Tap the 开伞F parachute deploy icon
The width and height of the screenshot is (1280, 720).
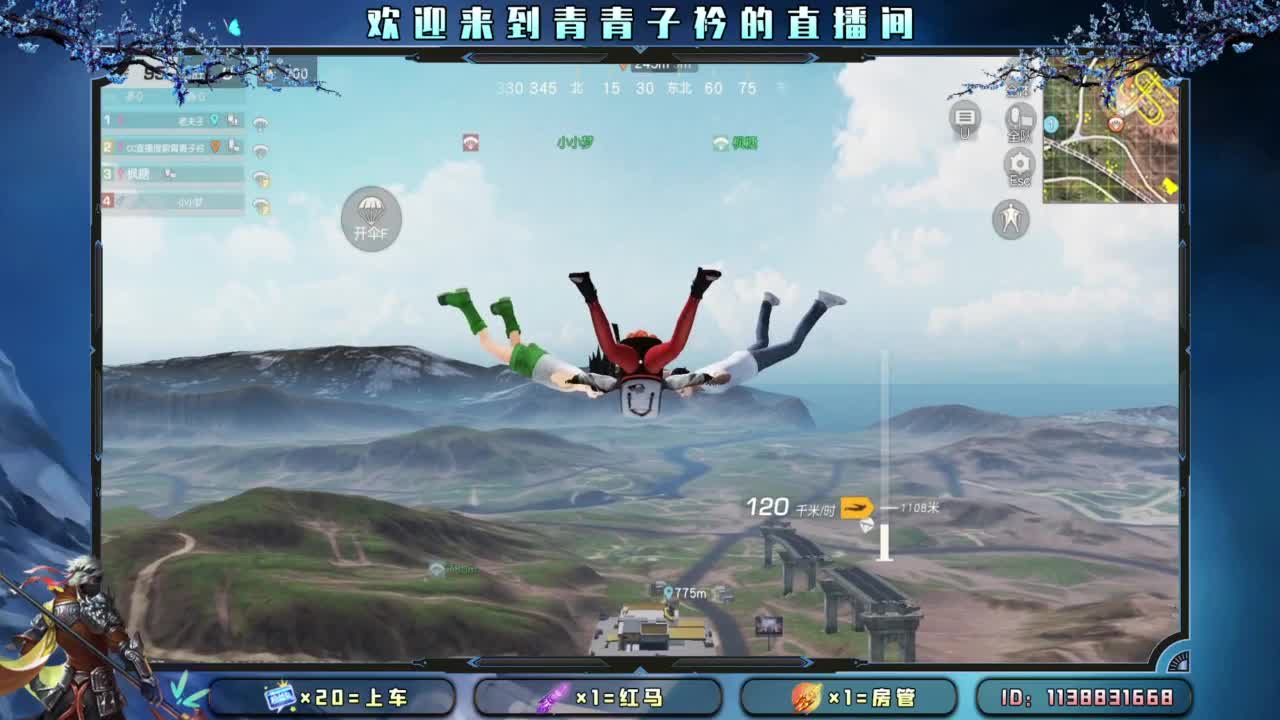(370, 221)
